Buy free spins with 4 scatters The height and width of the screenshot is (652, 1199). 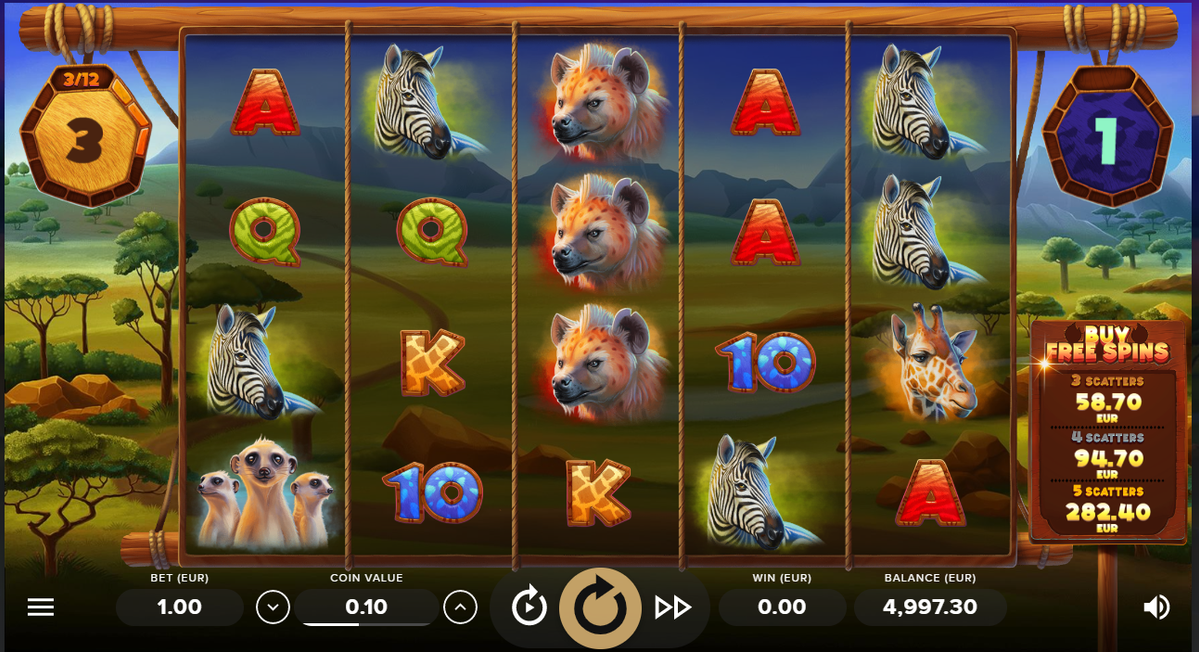pyautogui.click(x=1107, y=457)
